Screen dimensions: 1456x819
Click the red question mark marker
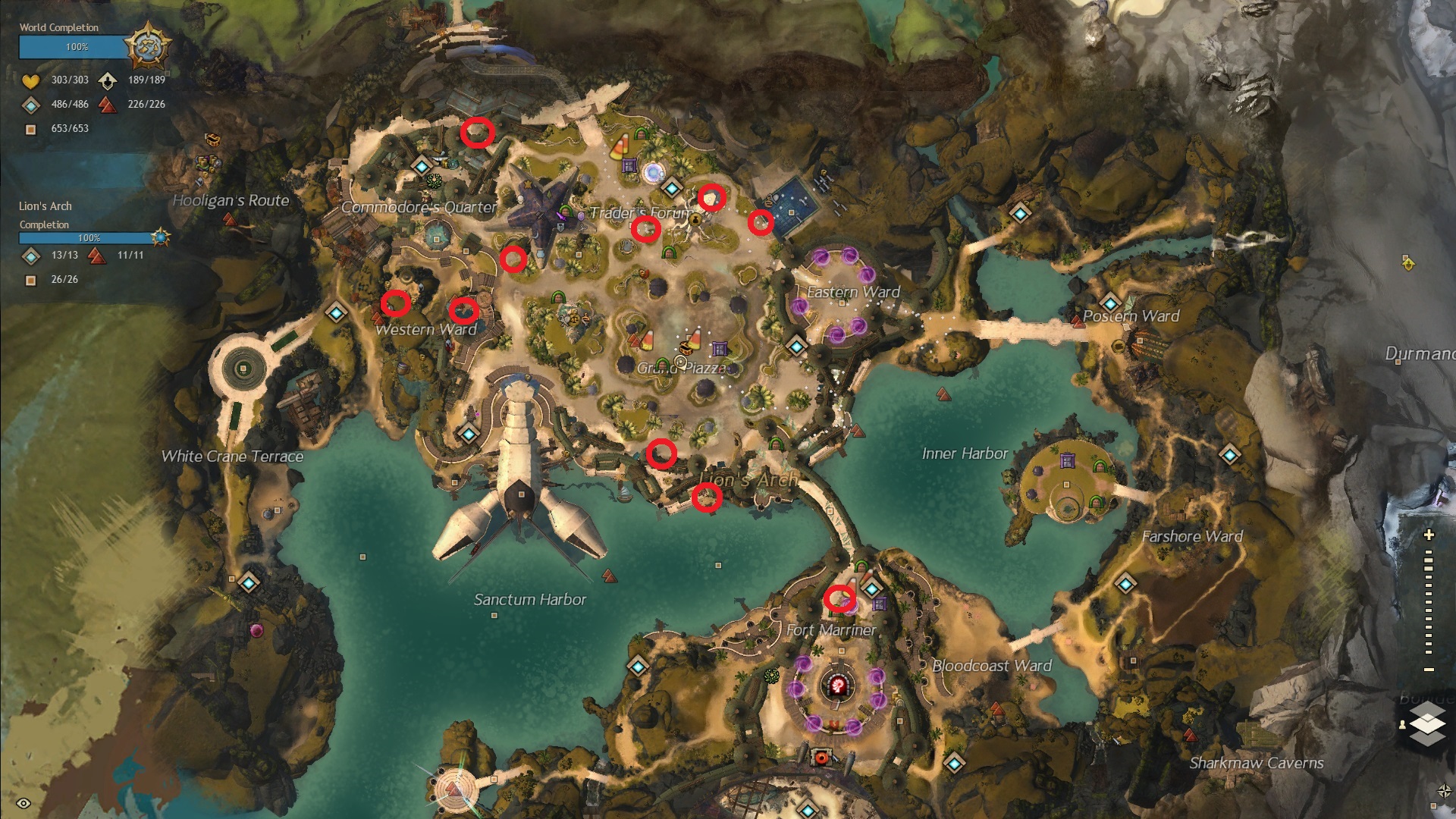point(839,686)
